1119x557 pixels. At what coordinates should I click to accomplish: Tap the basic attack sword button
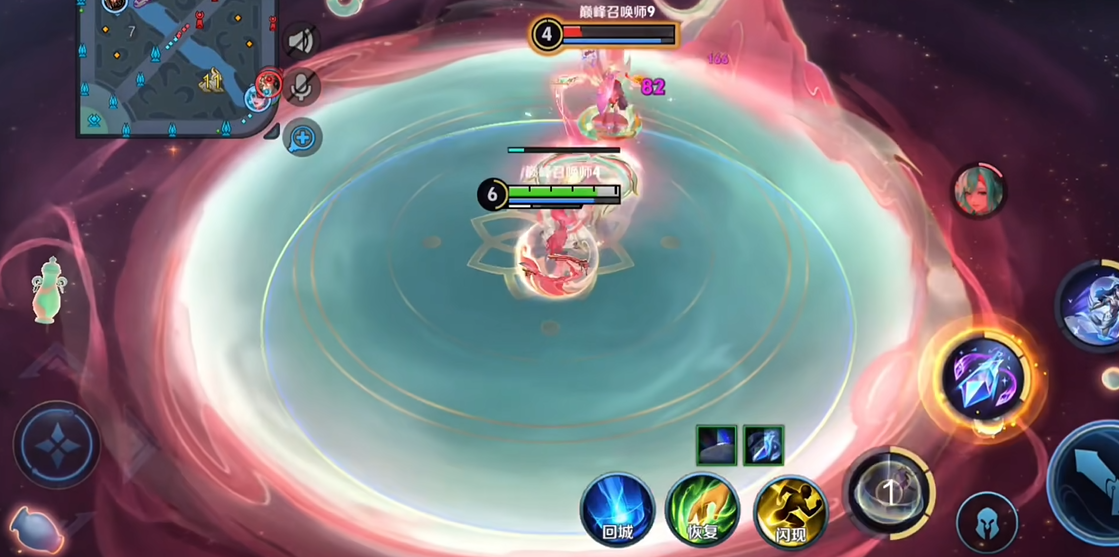tap(1092, 484)
